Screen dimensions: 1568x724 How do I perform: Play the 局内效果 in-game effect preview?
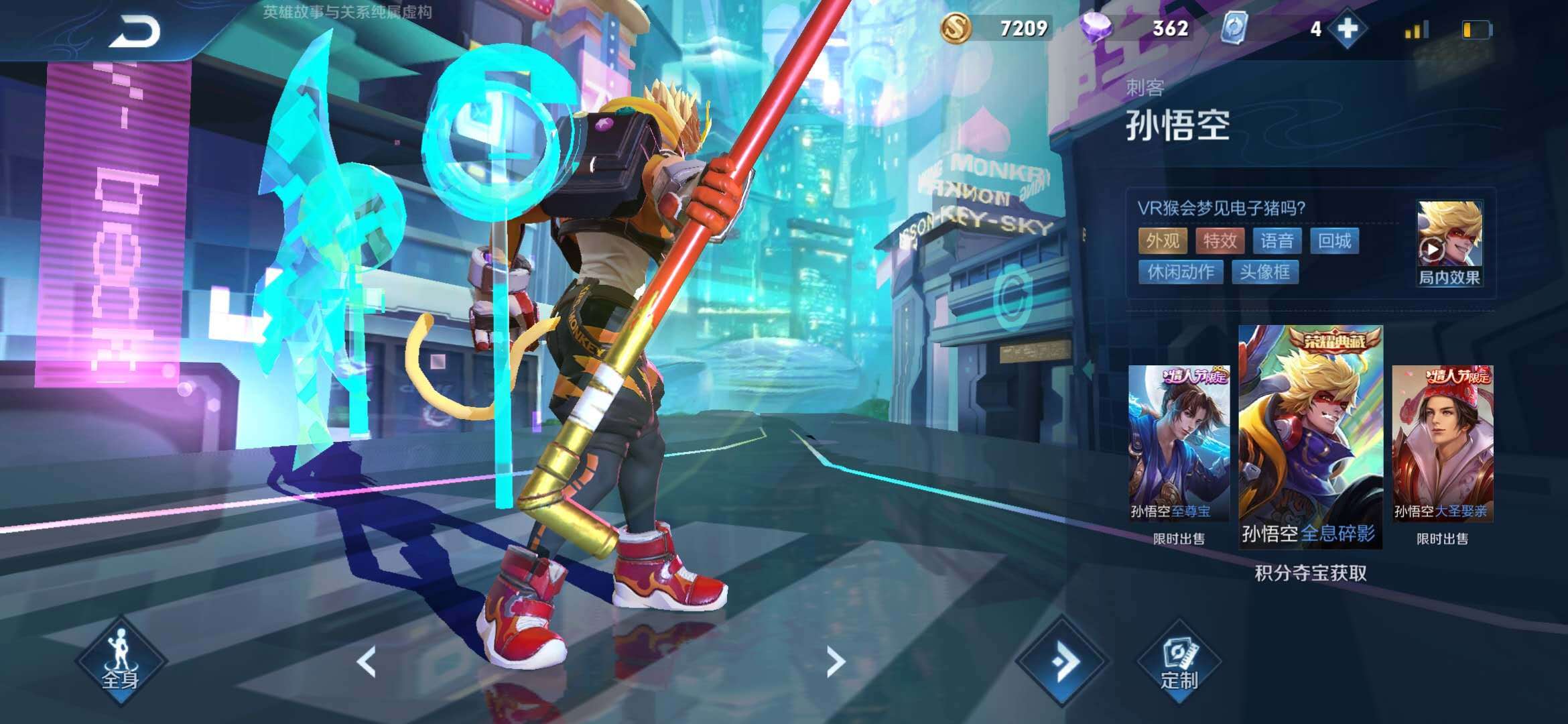[1449, 243]
